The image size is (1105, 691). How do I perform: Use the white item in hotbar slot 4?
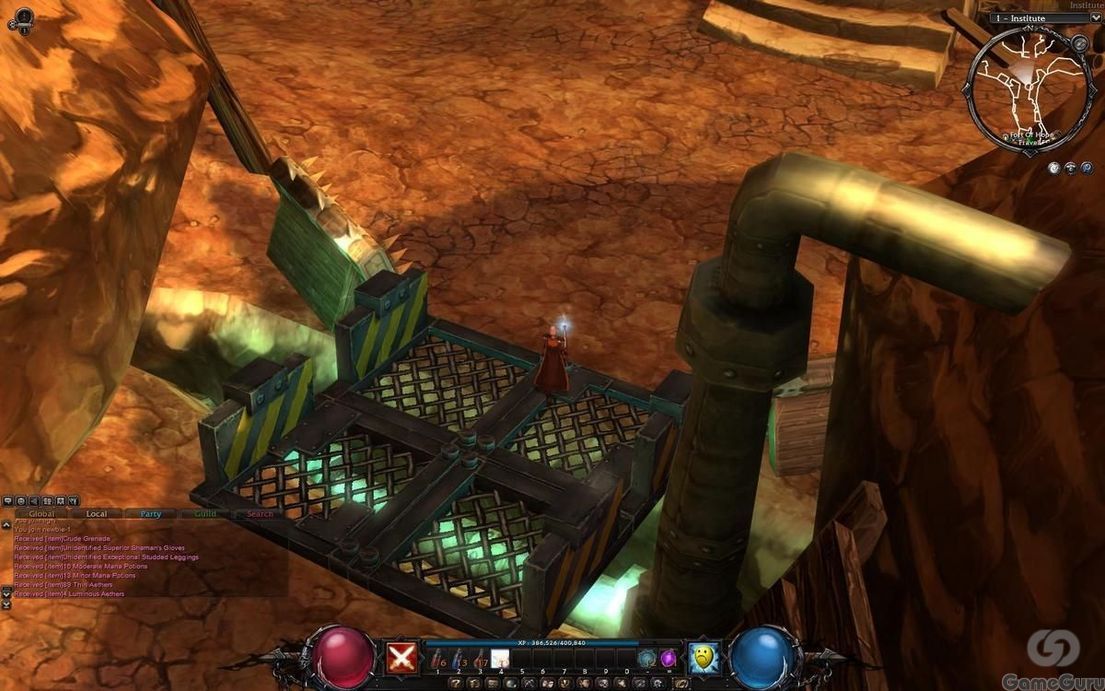click(x=501, y=658)
